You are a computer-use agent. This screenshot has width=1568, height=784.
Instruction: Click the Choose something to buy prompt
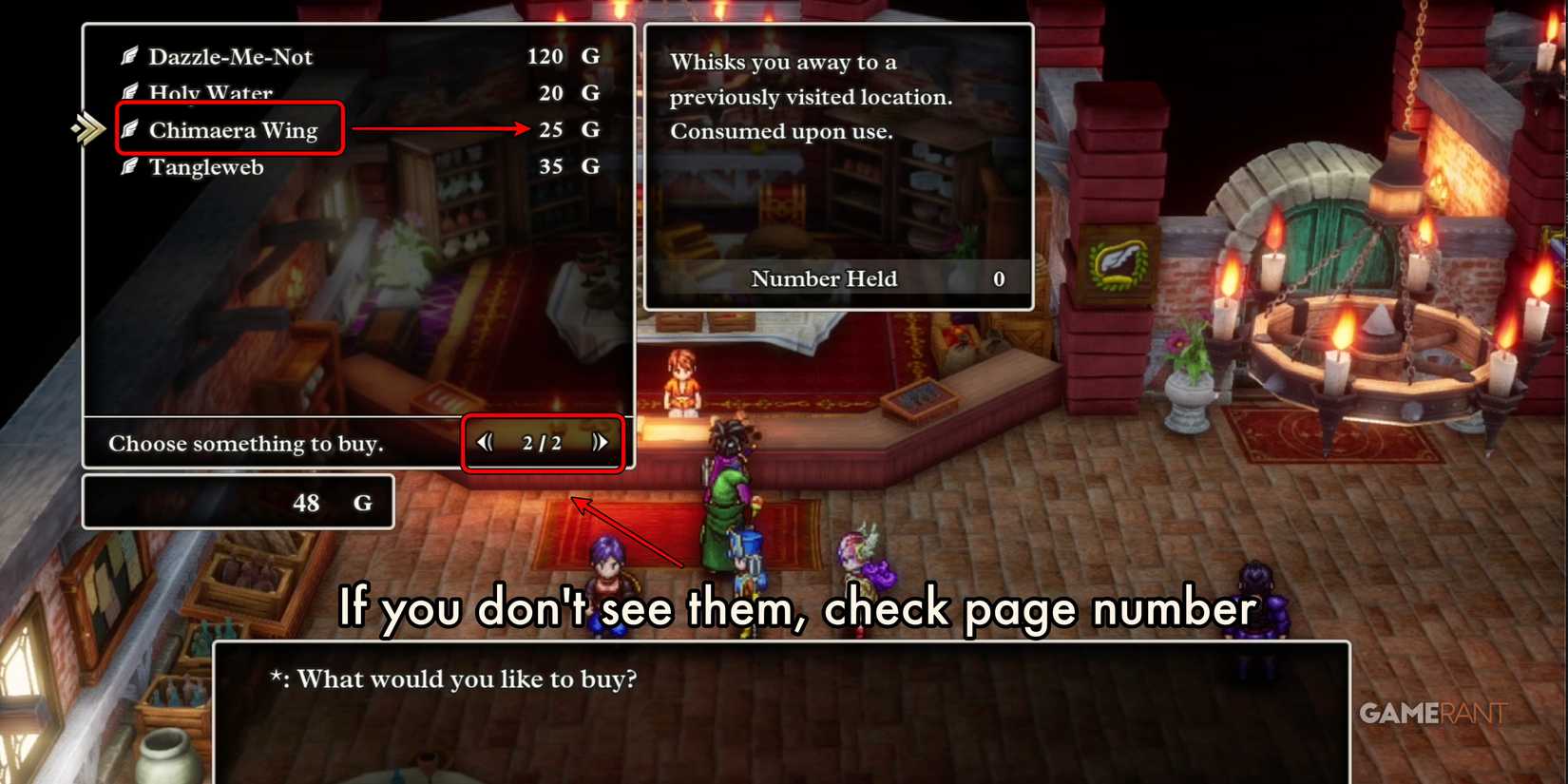pyautogui.click(x=245, y=443)
